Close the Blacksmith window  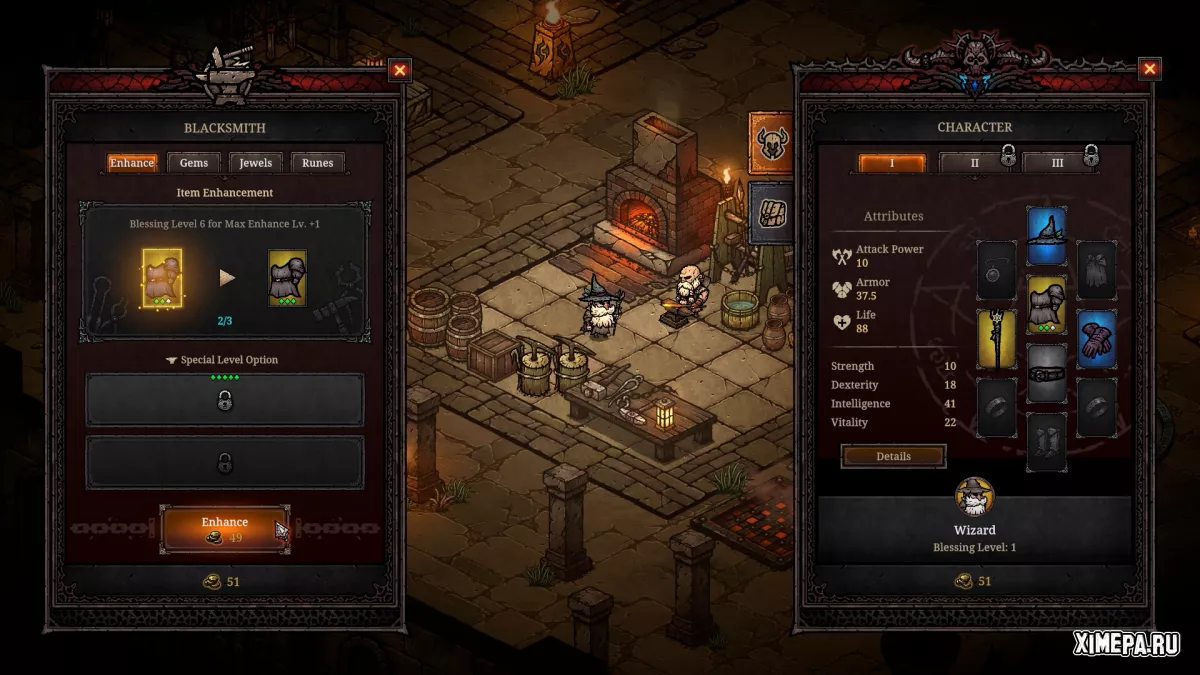tap(400, 70)
